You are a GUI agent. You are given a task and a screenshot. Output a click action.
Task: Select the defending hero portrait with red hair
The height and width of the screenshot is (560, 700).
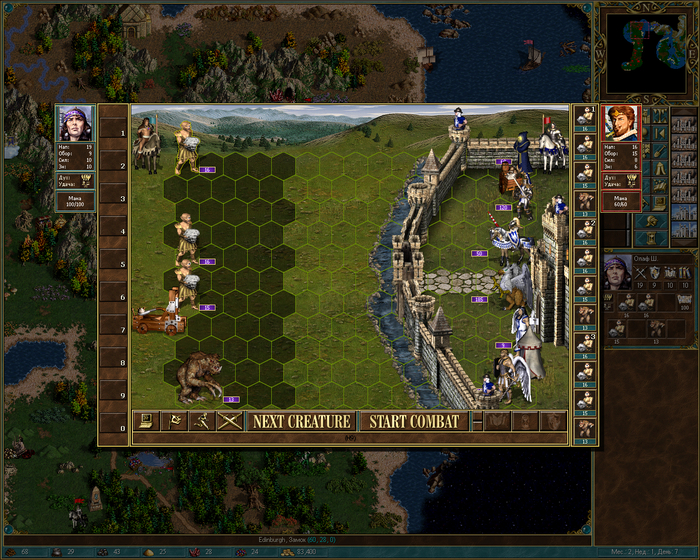(x=621, y=124)
